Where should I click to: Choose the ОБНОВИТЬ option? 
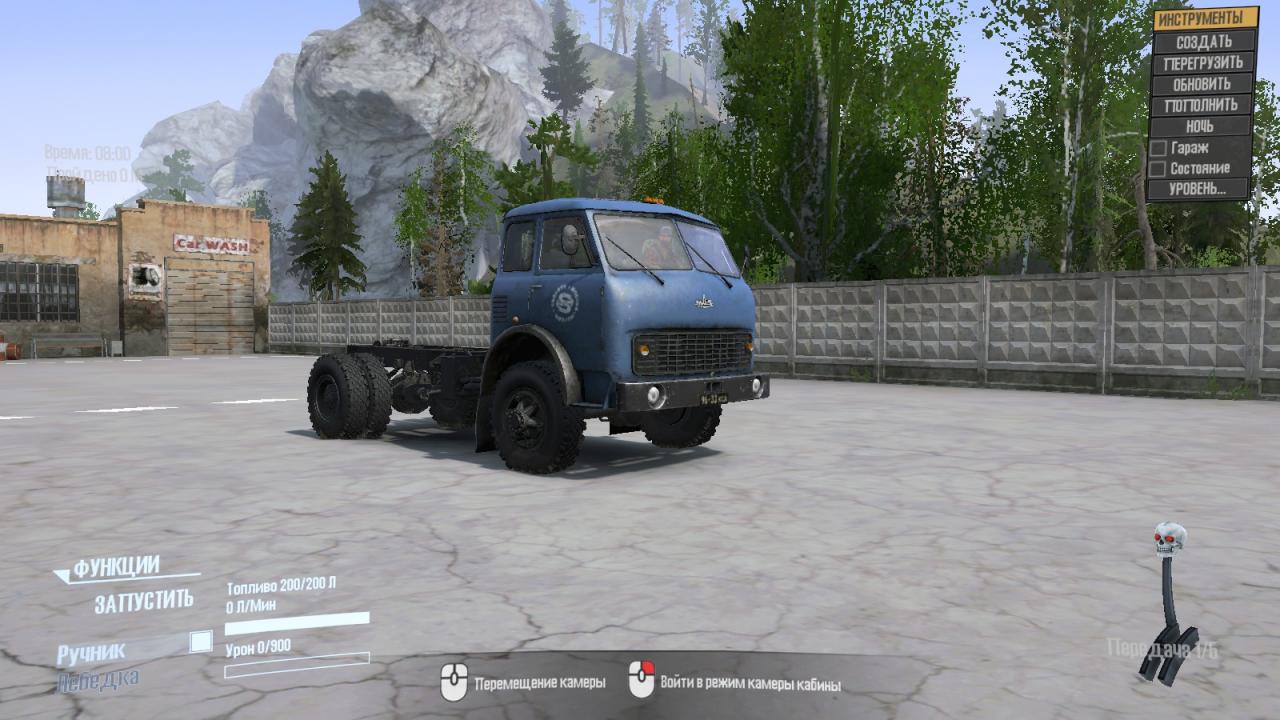pos(1203,84)
